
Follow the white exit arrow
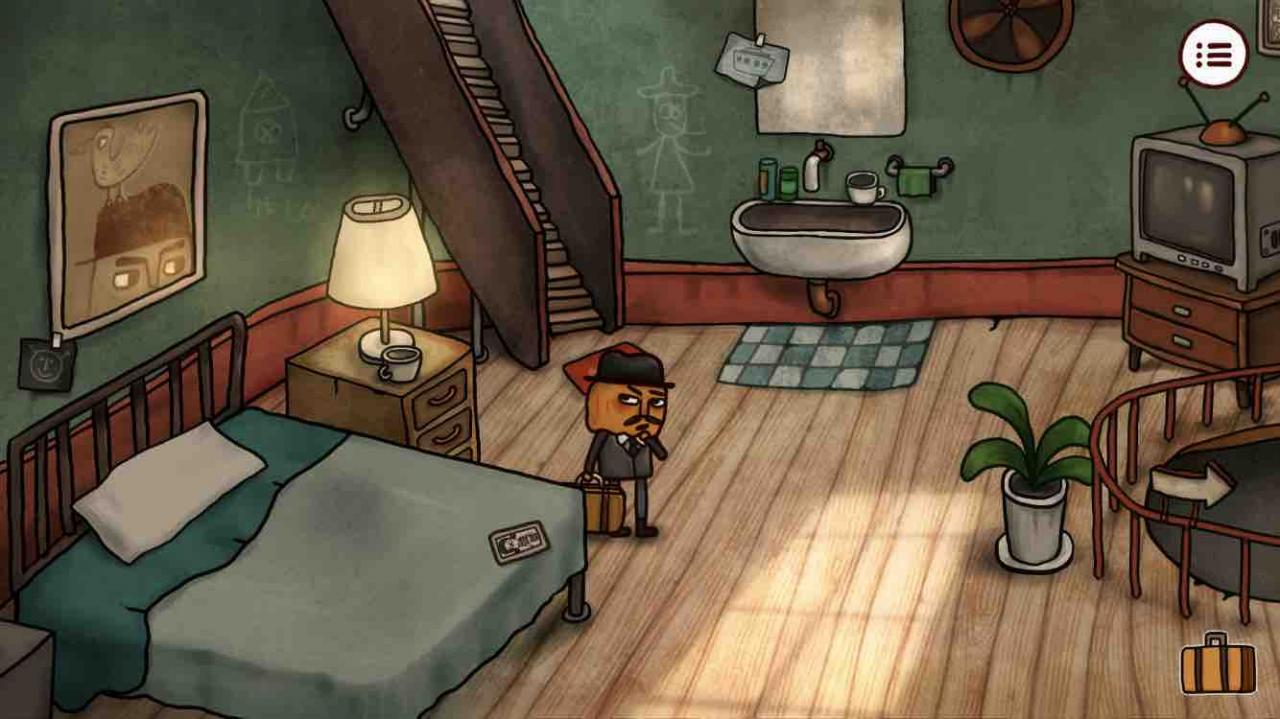1190,486
